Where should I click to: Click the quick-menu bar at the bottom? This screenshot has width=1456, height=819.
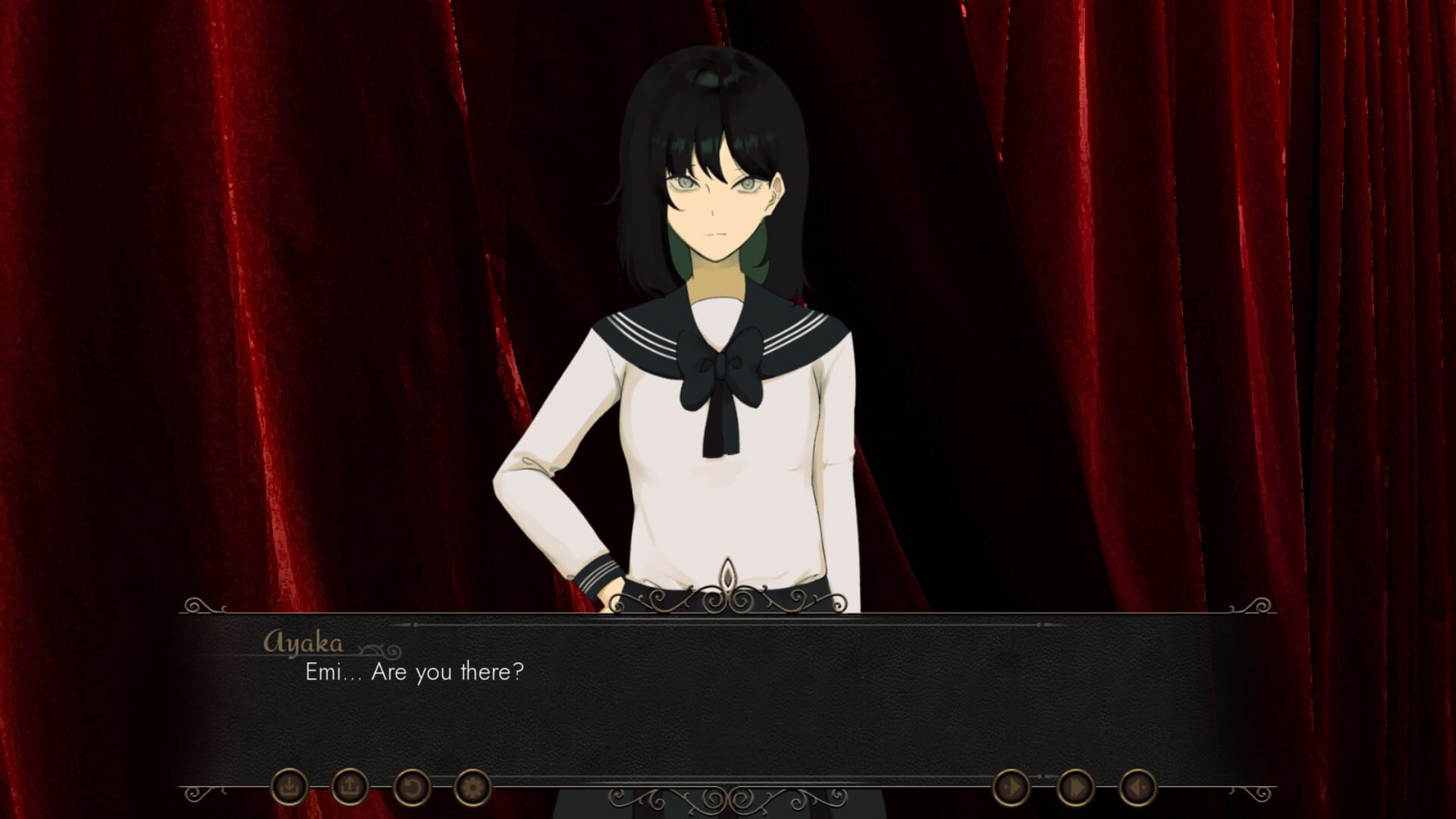click(728, 789)
